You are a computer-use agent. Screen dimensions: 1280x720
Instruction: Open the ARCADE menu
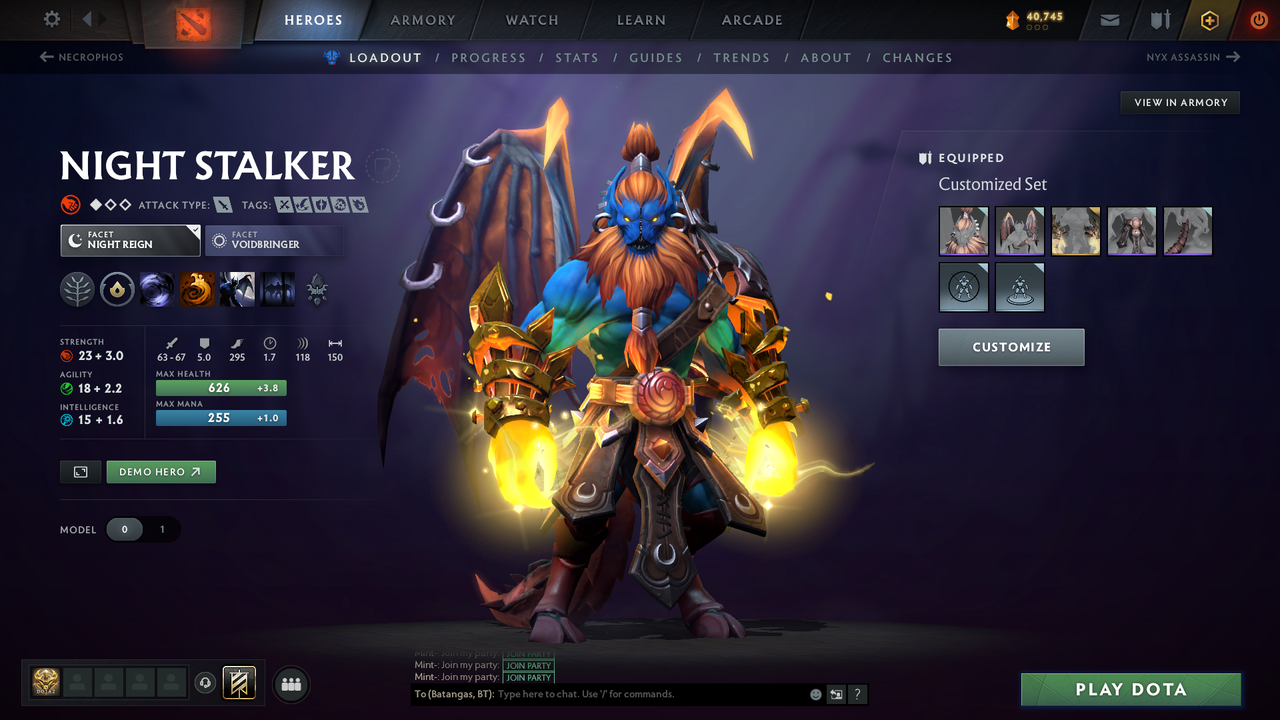[x=751, y=20]
